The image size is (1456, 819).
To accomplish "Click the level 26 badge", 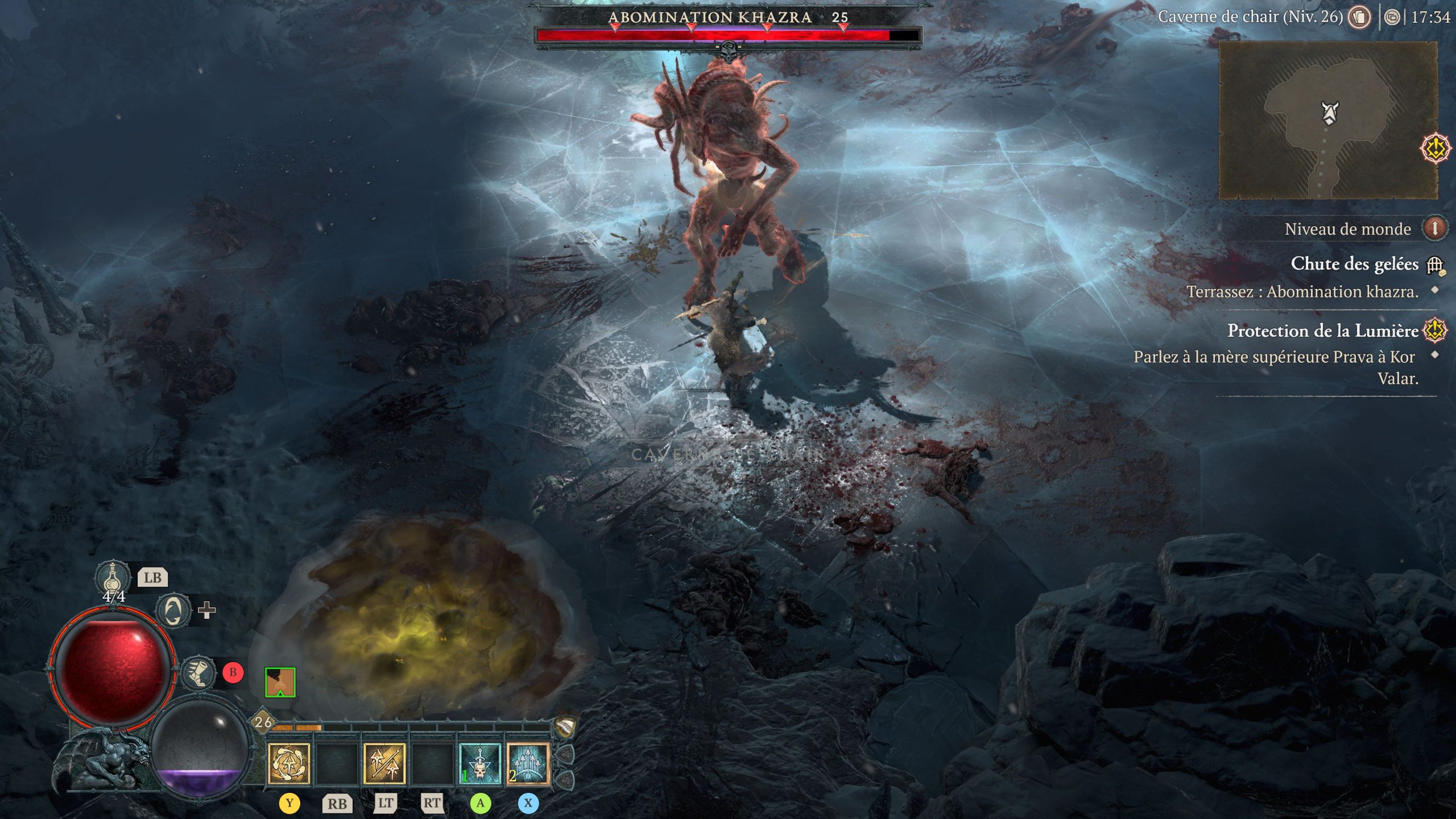I will [x=263, y=722].
